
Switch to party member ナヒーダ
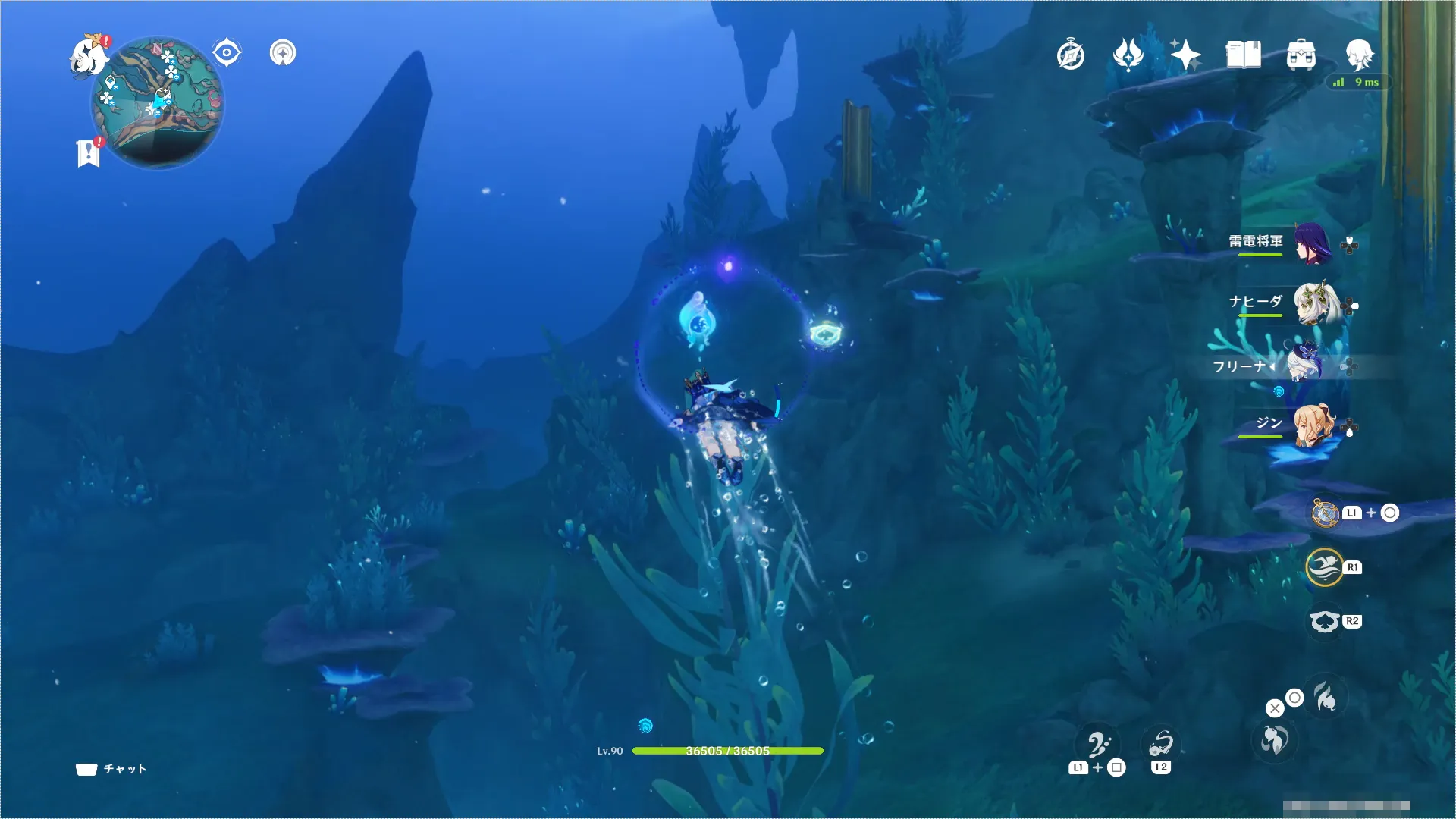[x=1313, y=304]
